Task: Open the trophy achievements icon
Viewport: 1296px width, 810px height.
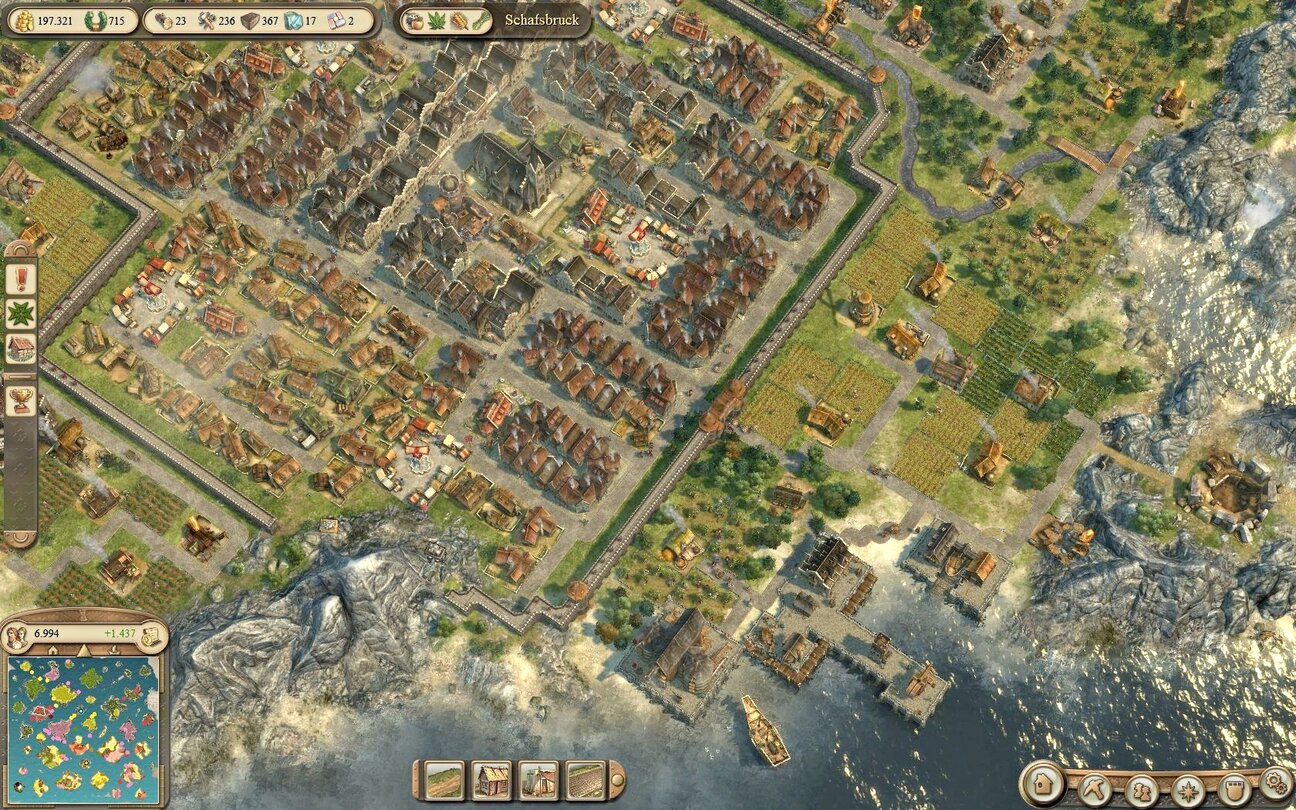Action: [x=20, y=400]
